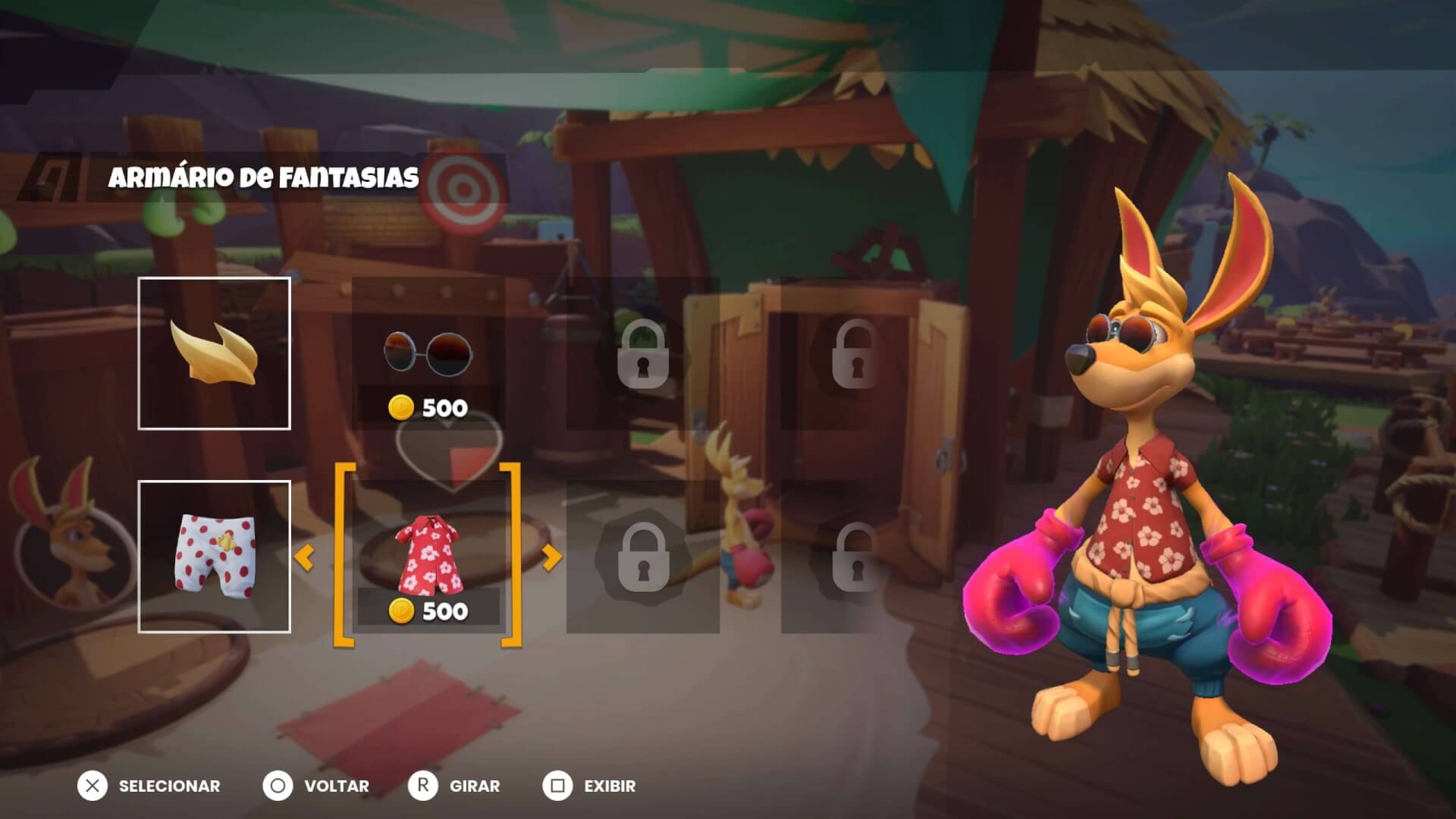Select the golden hair tuft slot
Image resolution: width=1456 pixels, height=819 pixels.
point(214,353)
